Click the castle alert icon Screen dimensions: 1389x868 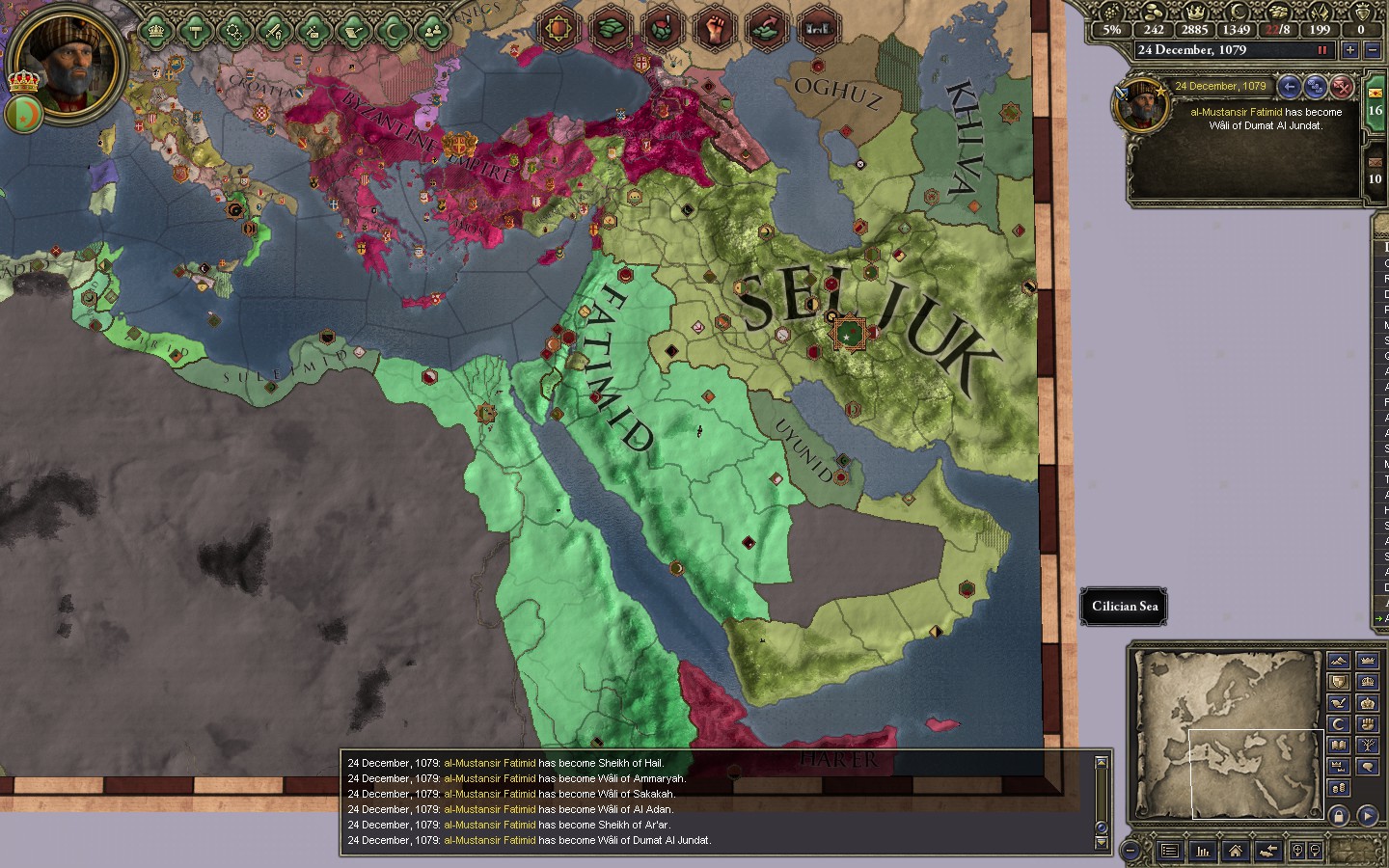pyautogui.click(x=816, y=30)
